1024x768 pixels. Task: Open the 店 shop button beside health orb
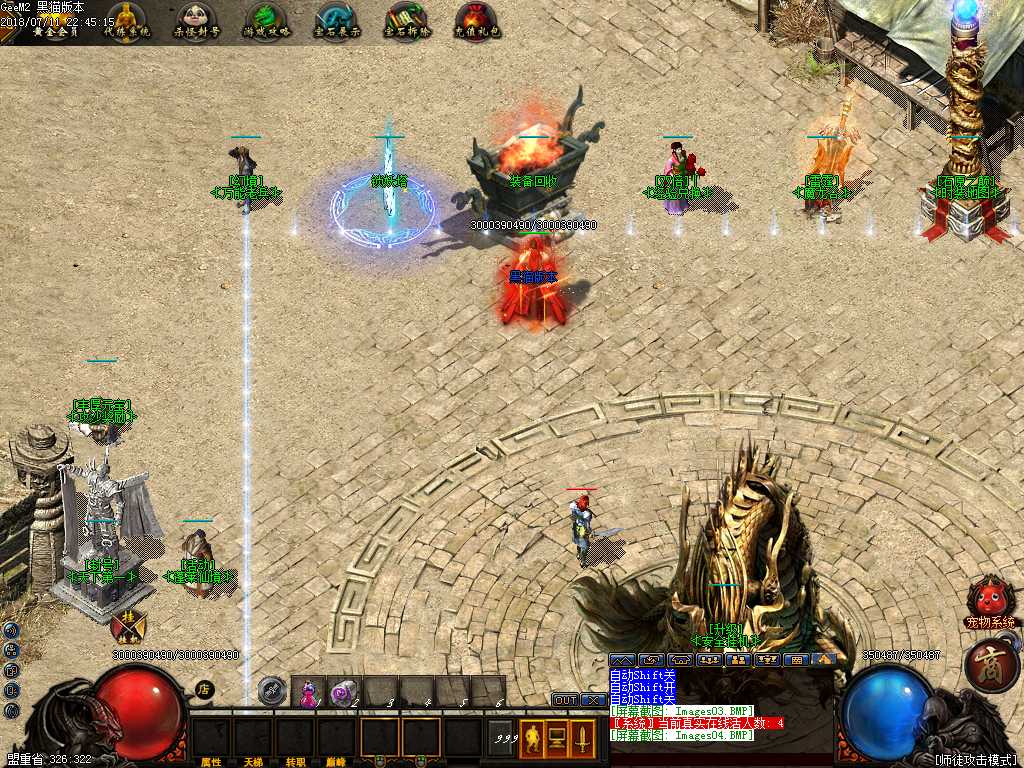pyautogui.click(x=204, y=688)
